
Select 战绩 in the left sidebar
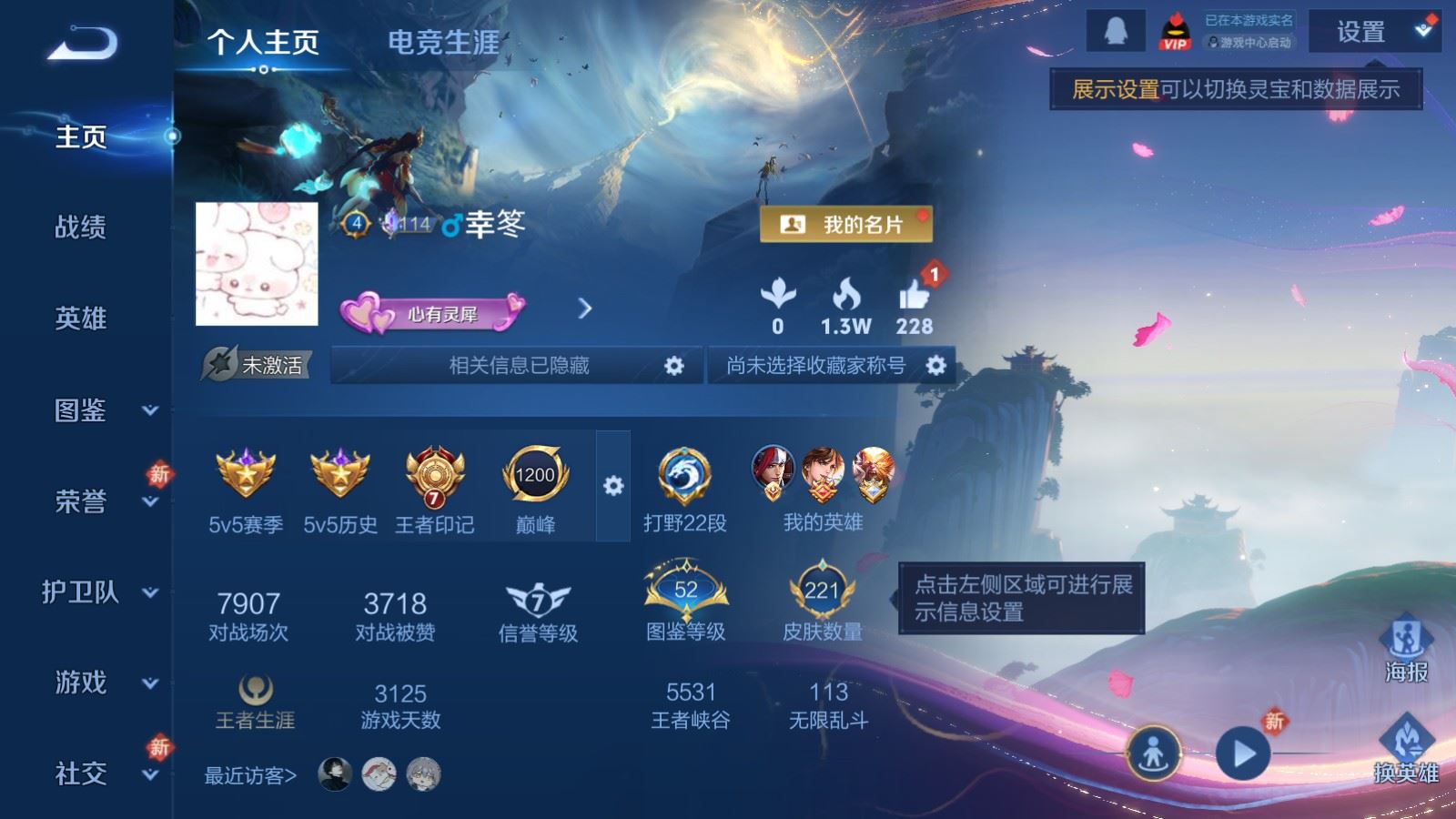click(x=78, y=229)
